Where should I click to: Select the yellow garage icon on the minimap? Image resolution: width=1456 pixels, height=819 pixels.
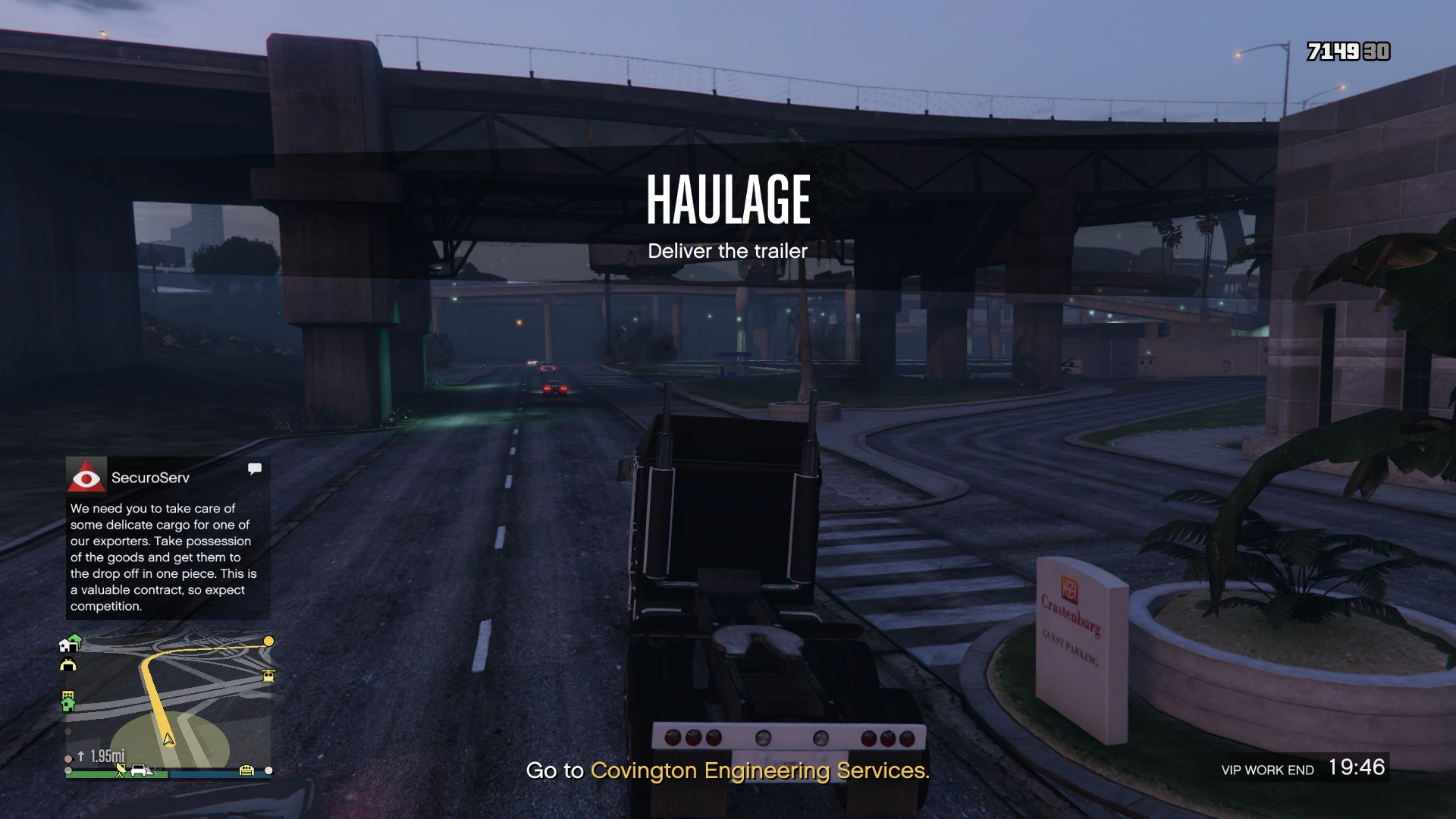(x=68, y=663)
